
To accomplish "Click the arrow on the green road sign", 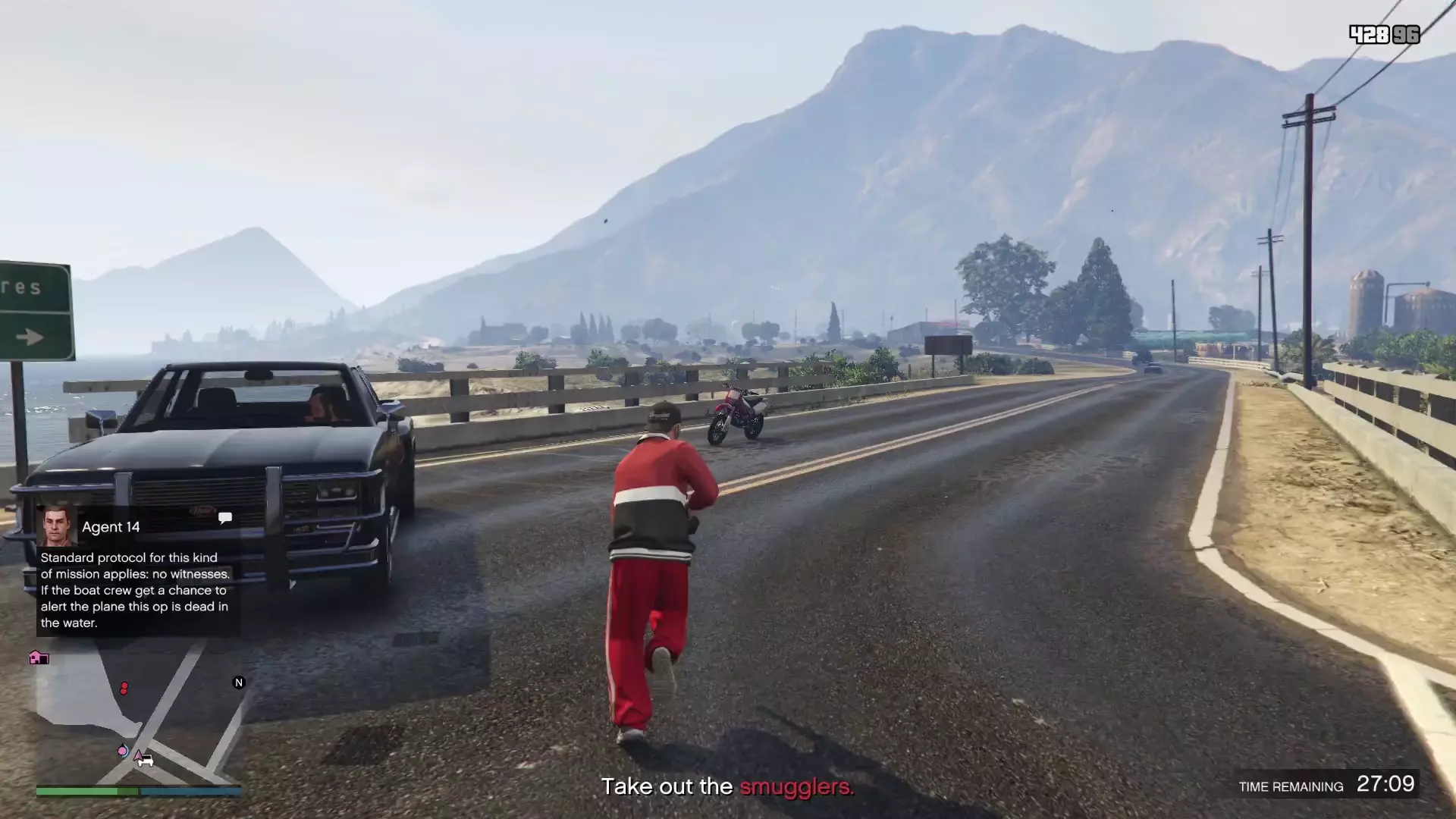I will point(29,336).
